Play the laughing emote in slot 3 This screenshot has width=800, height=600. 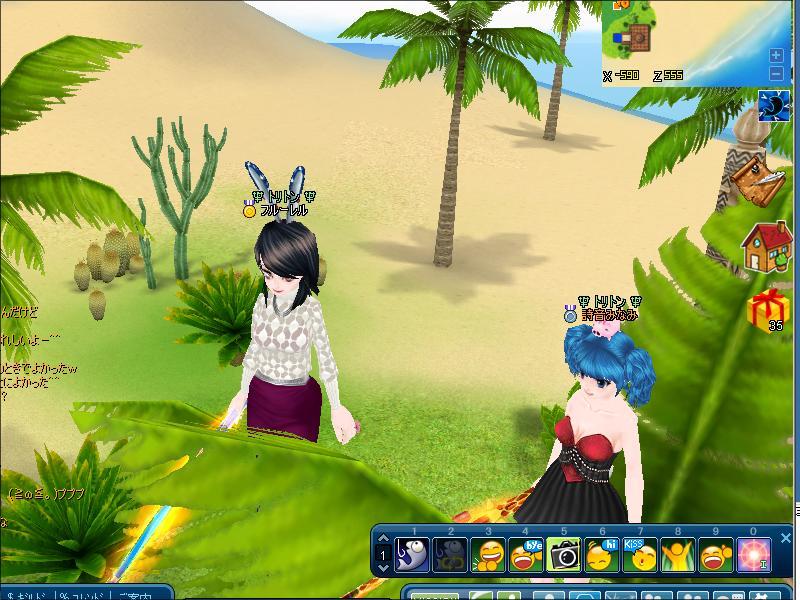pos(488,553)
